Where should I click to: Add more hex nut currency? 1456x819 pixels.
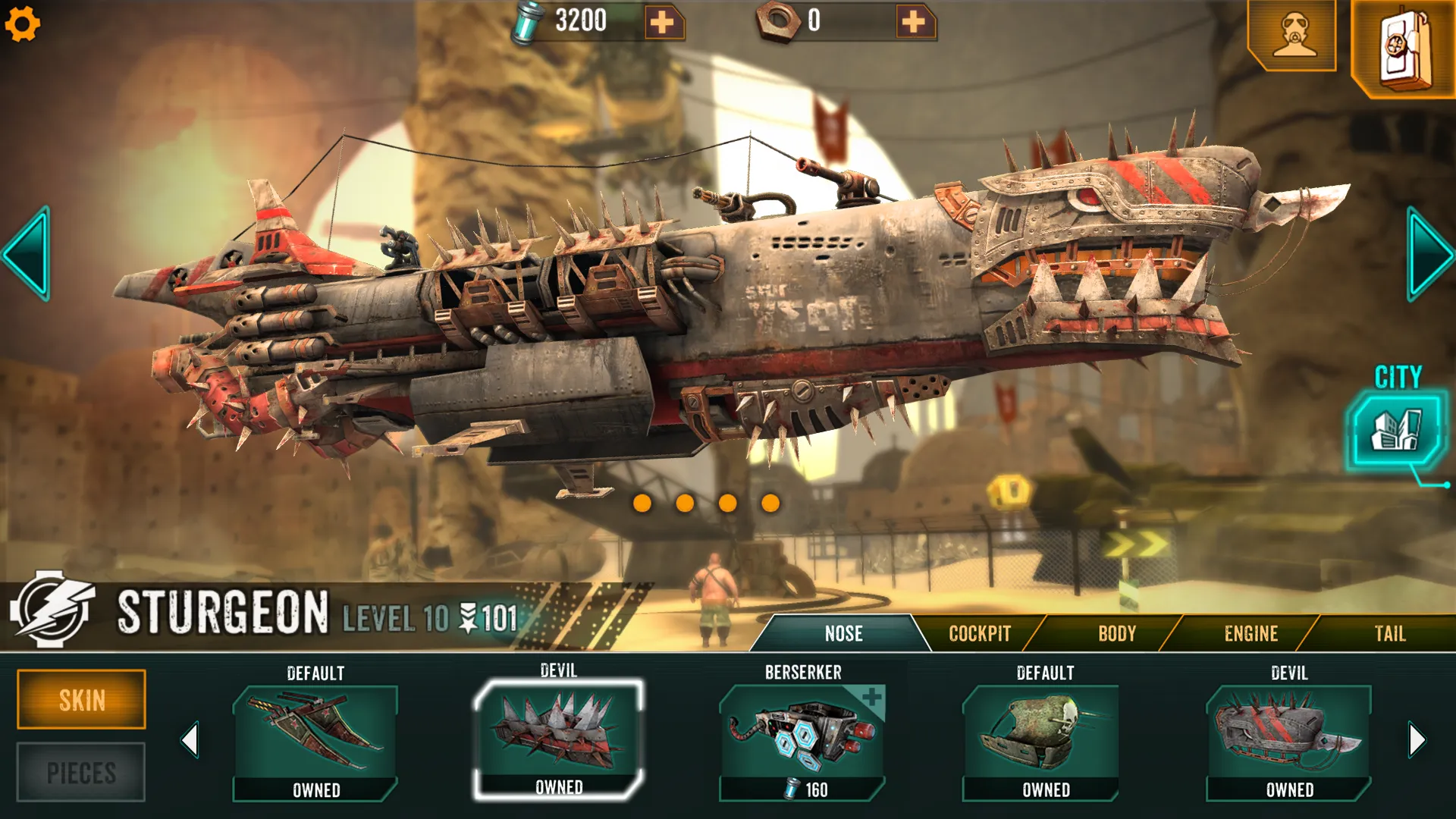click(x=914, y=22)
